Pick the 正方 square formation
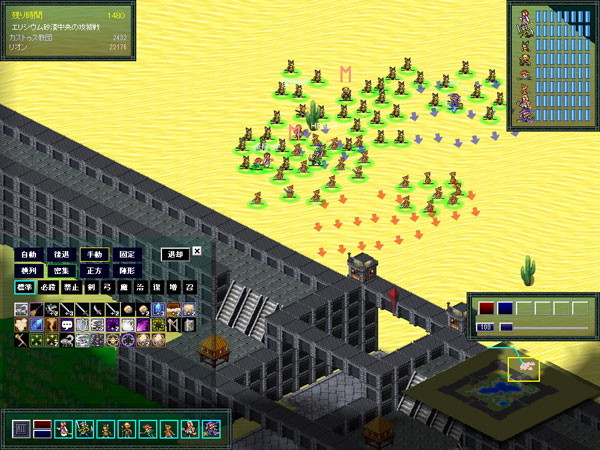The width and height of the screenshot is (600, 450). pos(94,270)
